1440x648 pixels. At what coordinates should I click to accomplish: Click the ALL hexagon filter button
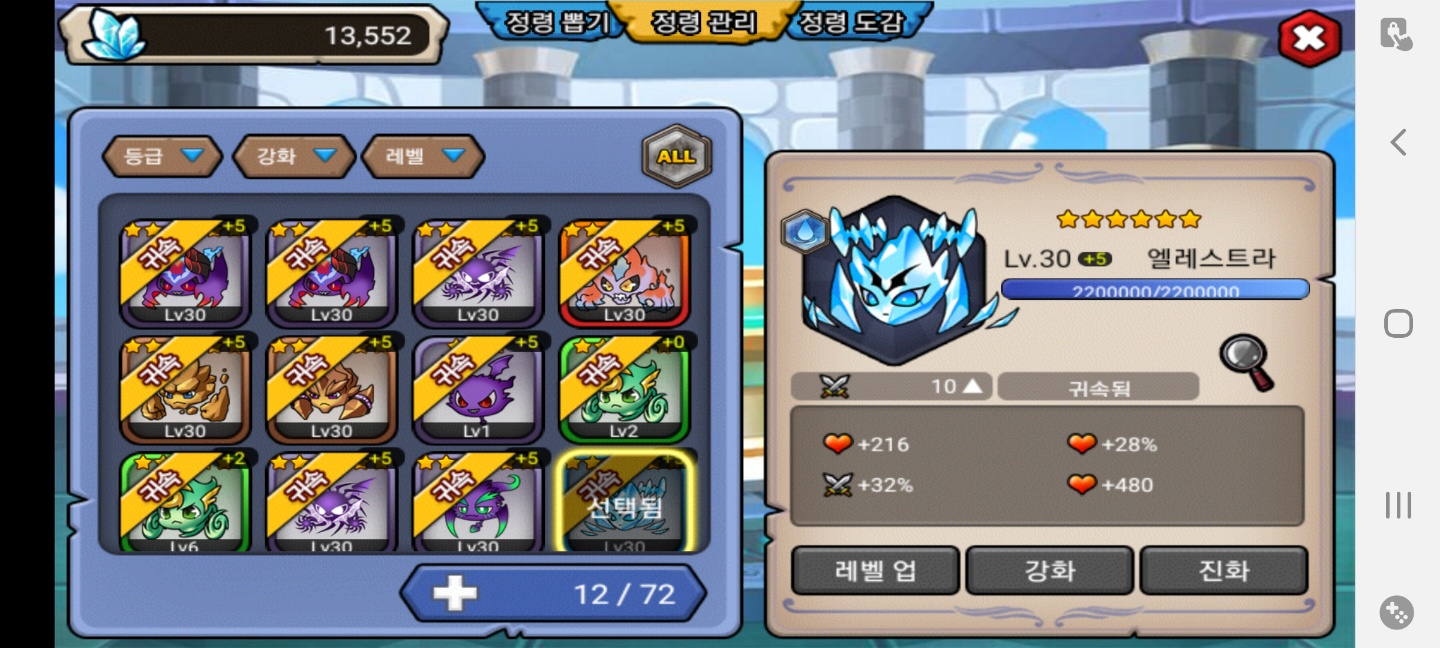click(676, 156)
